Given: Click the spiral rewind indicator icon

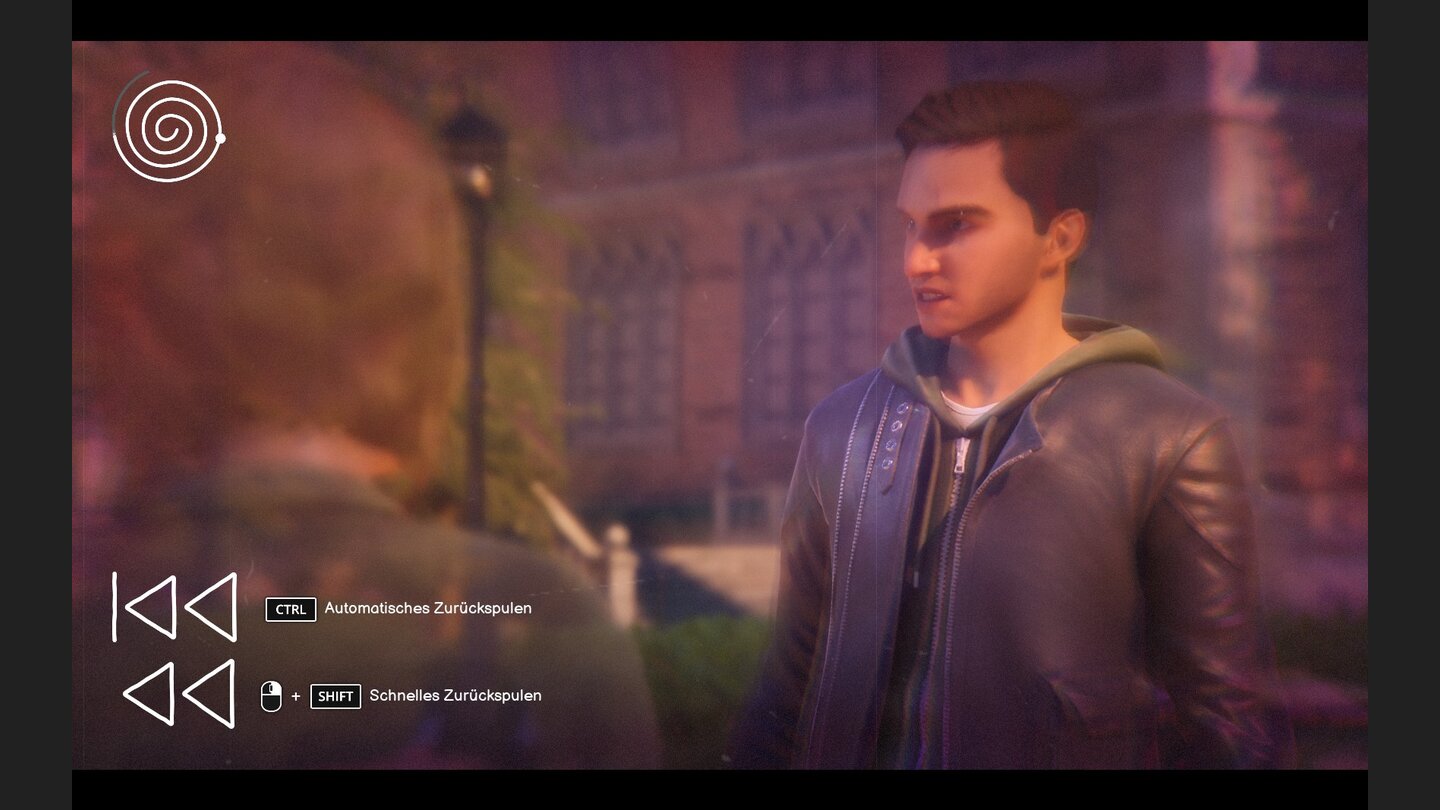Looking at the screenshot, I should [x=166, y=131].
